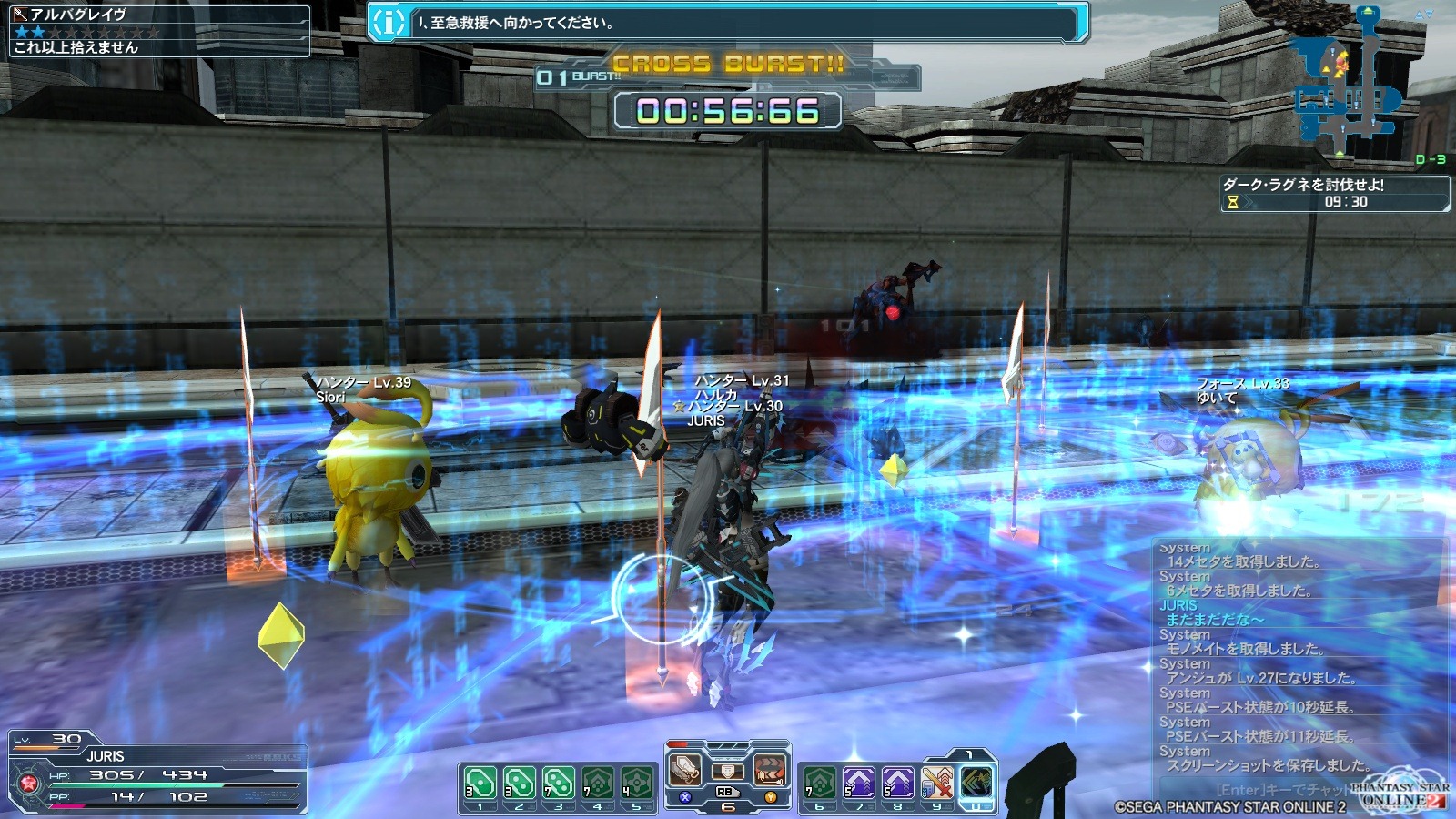This screenshot has width=1456, height=819.
Task: Click the weapon attack icon in the action palette
Action: pos(685,770)
